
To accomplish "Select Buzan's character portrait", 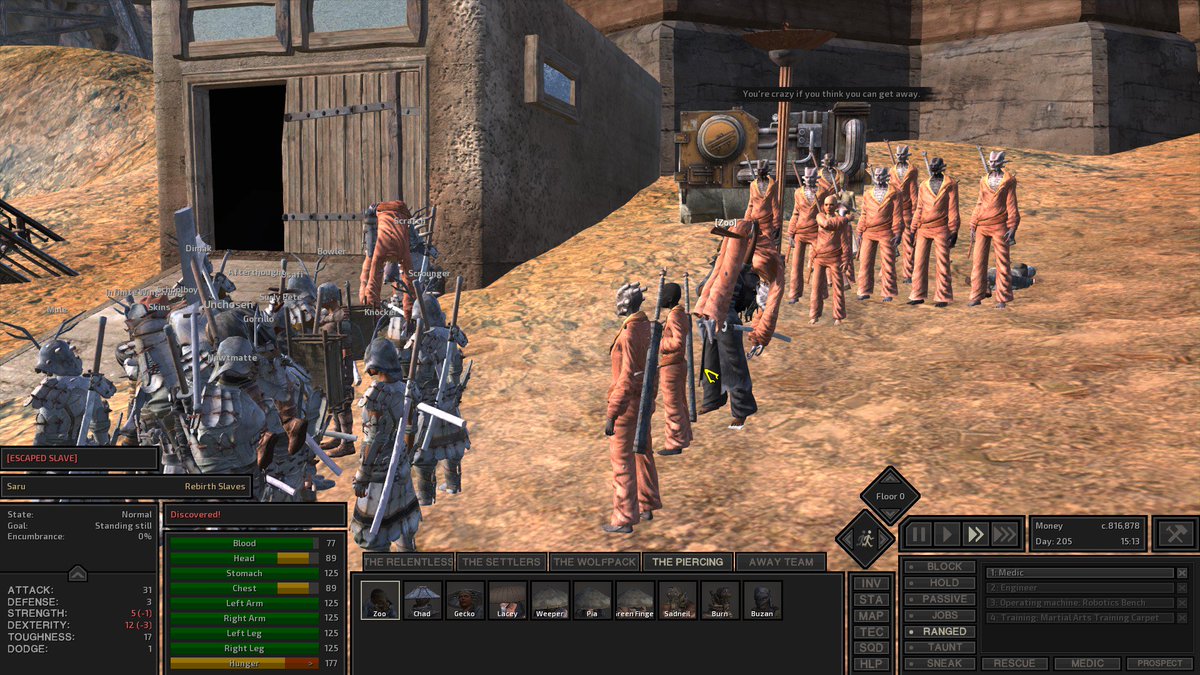I will (x=762, y=600).
